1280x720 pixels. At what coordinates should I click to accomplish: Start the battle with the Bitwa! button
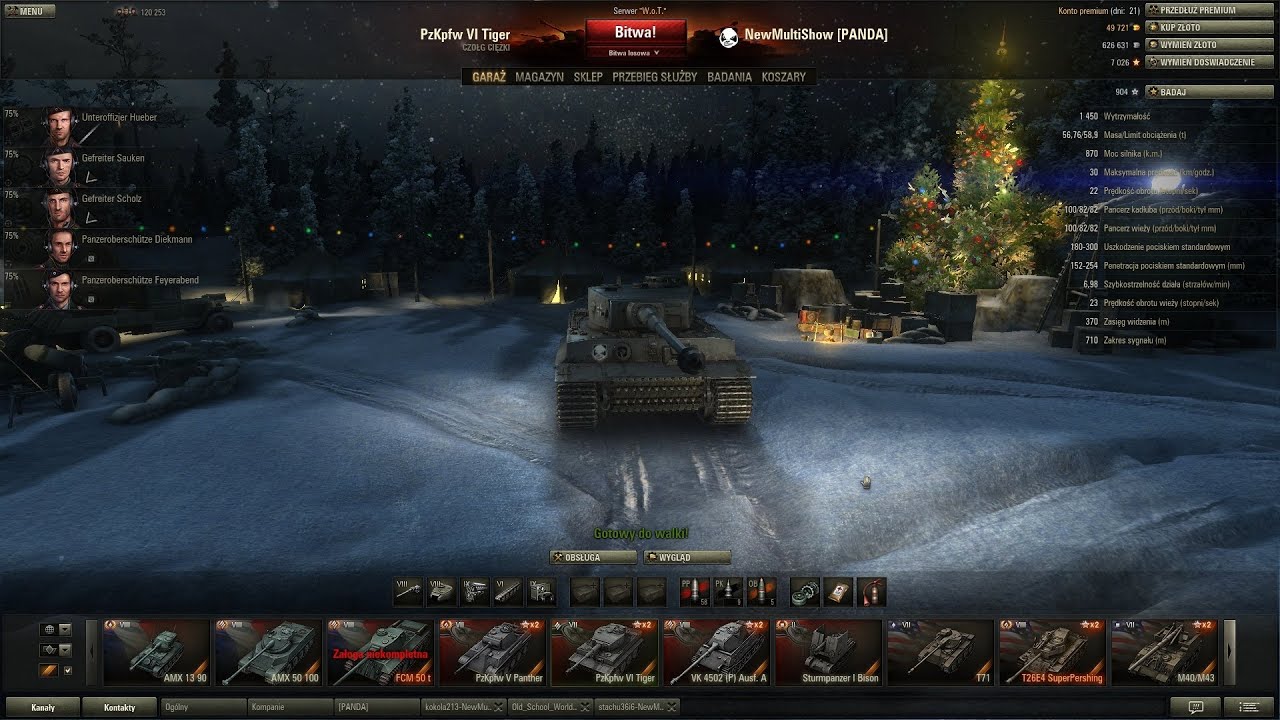pyautogui.click(x=635, y=33)
